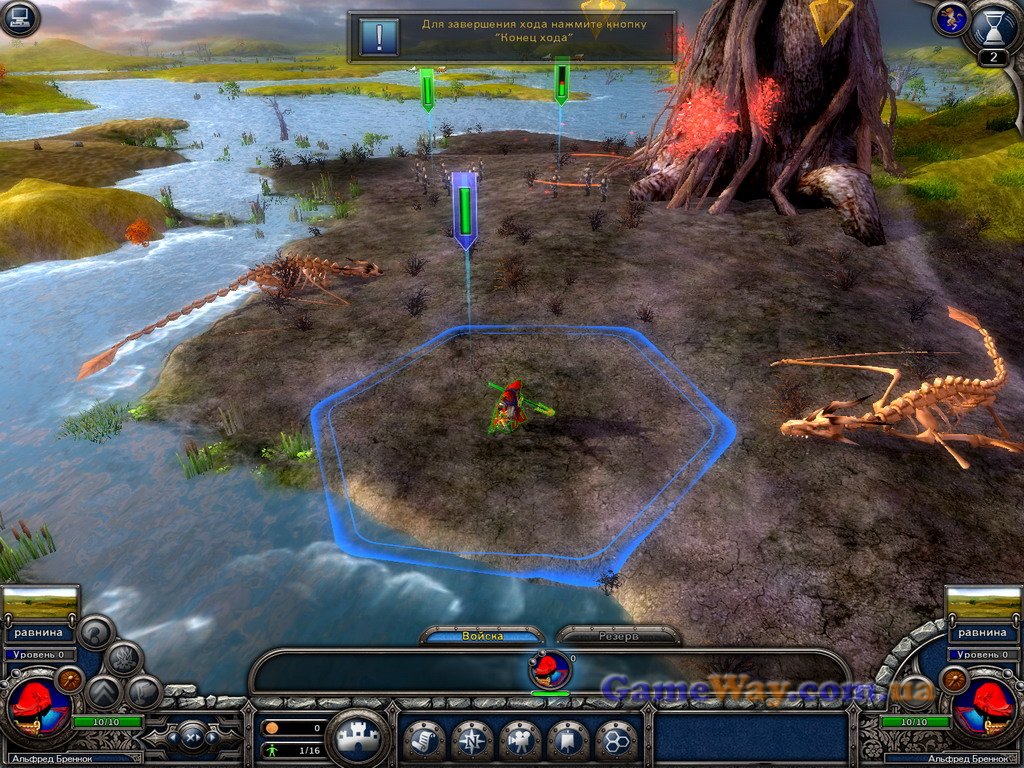Click the compass rose button
Image resolution: width=1024 pixels, height=768 pixels.
point(472,740)
